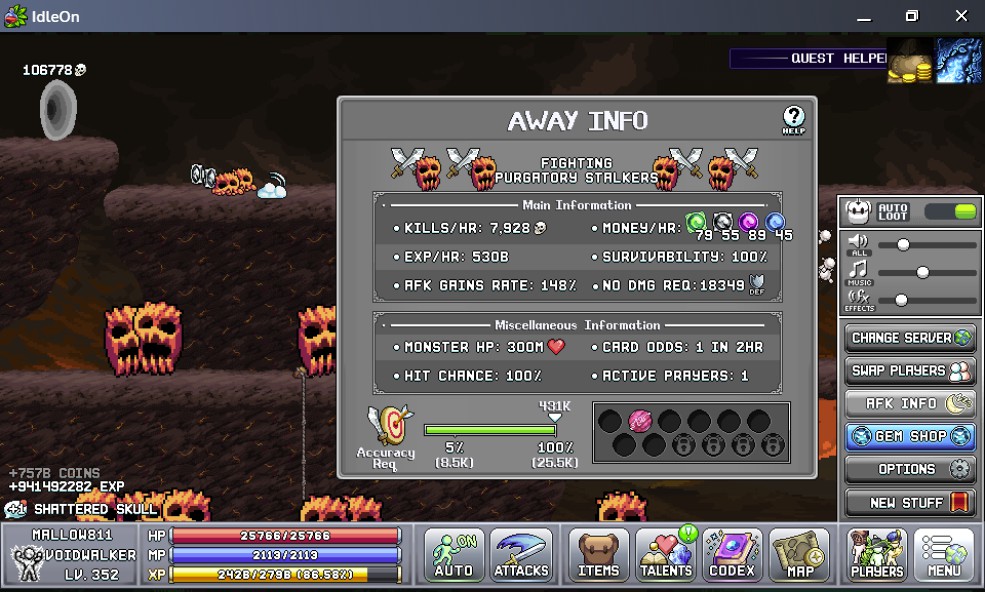Maximize the IdleOn window
Image resolution: width=985 pixels, height=592 pixels.
911,16
